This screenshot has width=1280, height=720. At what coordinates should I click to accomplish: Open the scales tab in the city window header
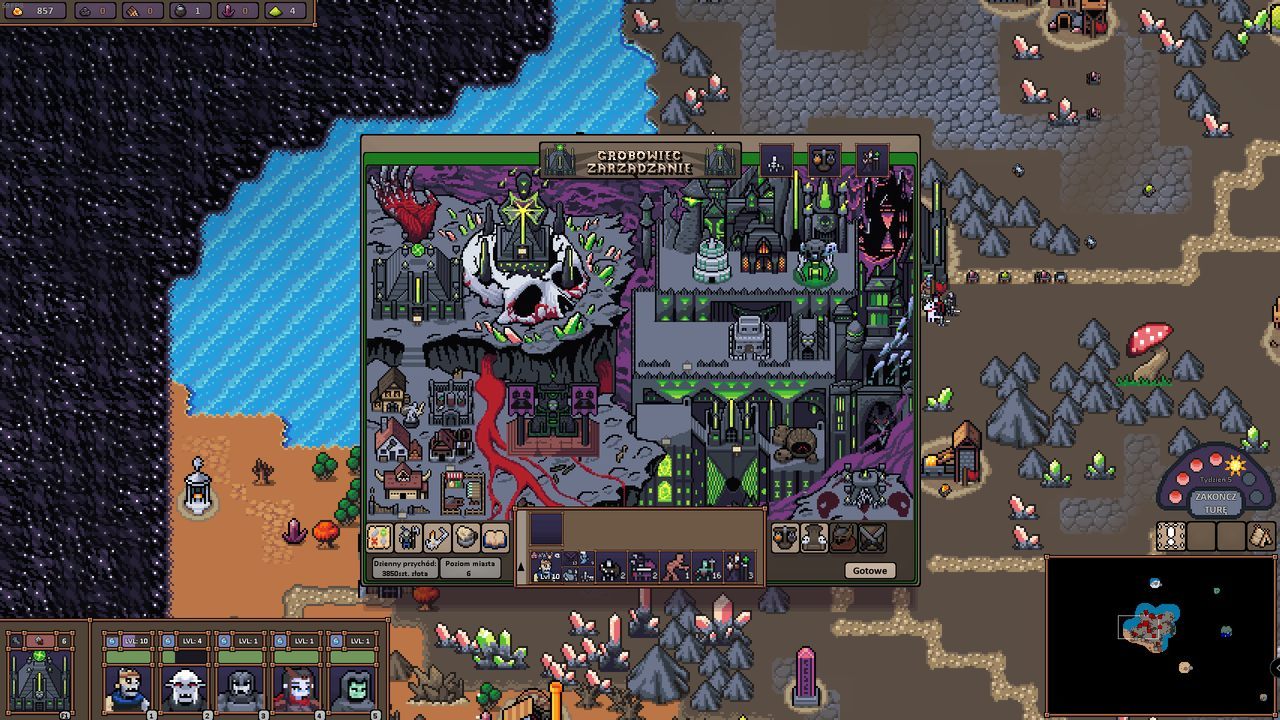[x=825, y=160]
